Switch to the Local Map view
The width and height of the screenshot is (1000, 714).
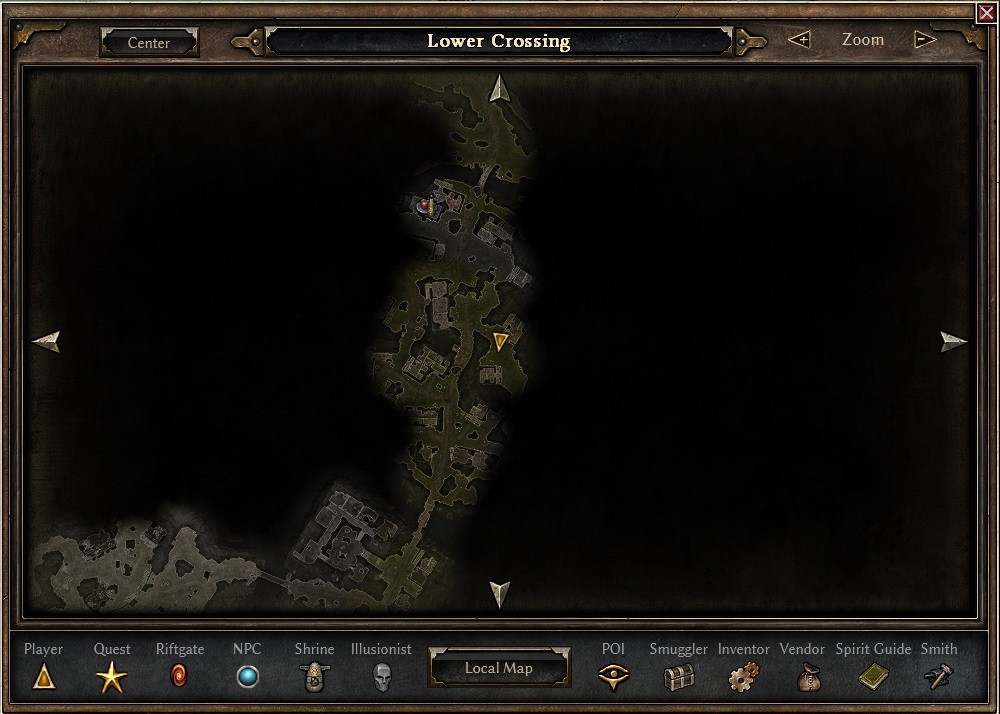pyautogui.click(x=499, y=668)
